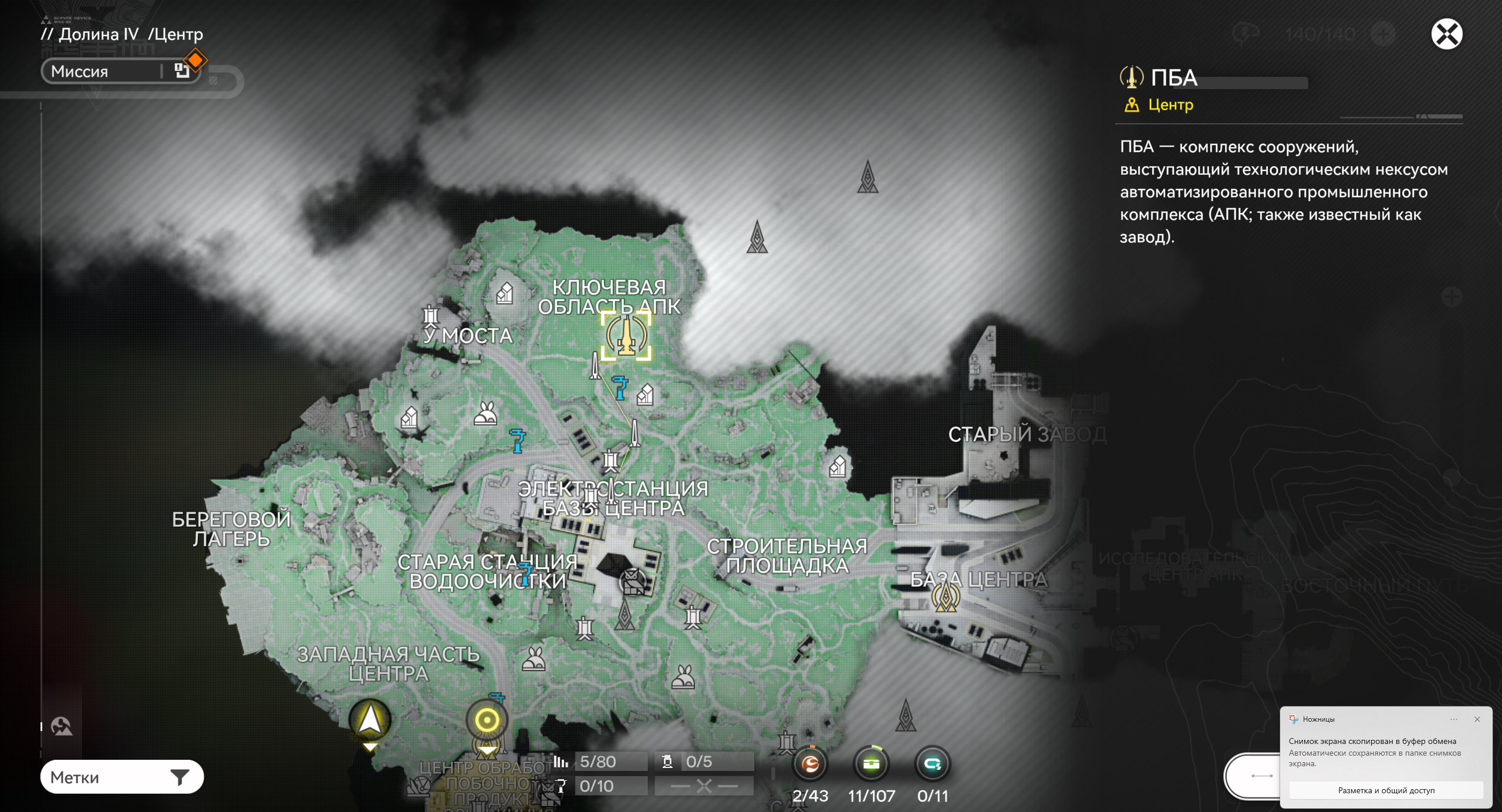This screenshot has height=812, width=1502.
Task: Click the green chest counter icon
Action: (872, 763)
